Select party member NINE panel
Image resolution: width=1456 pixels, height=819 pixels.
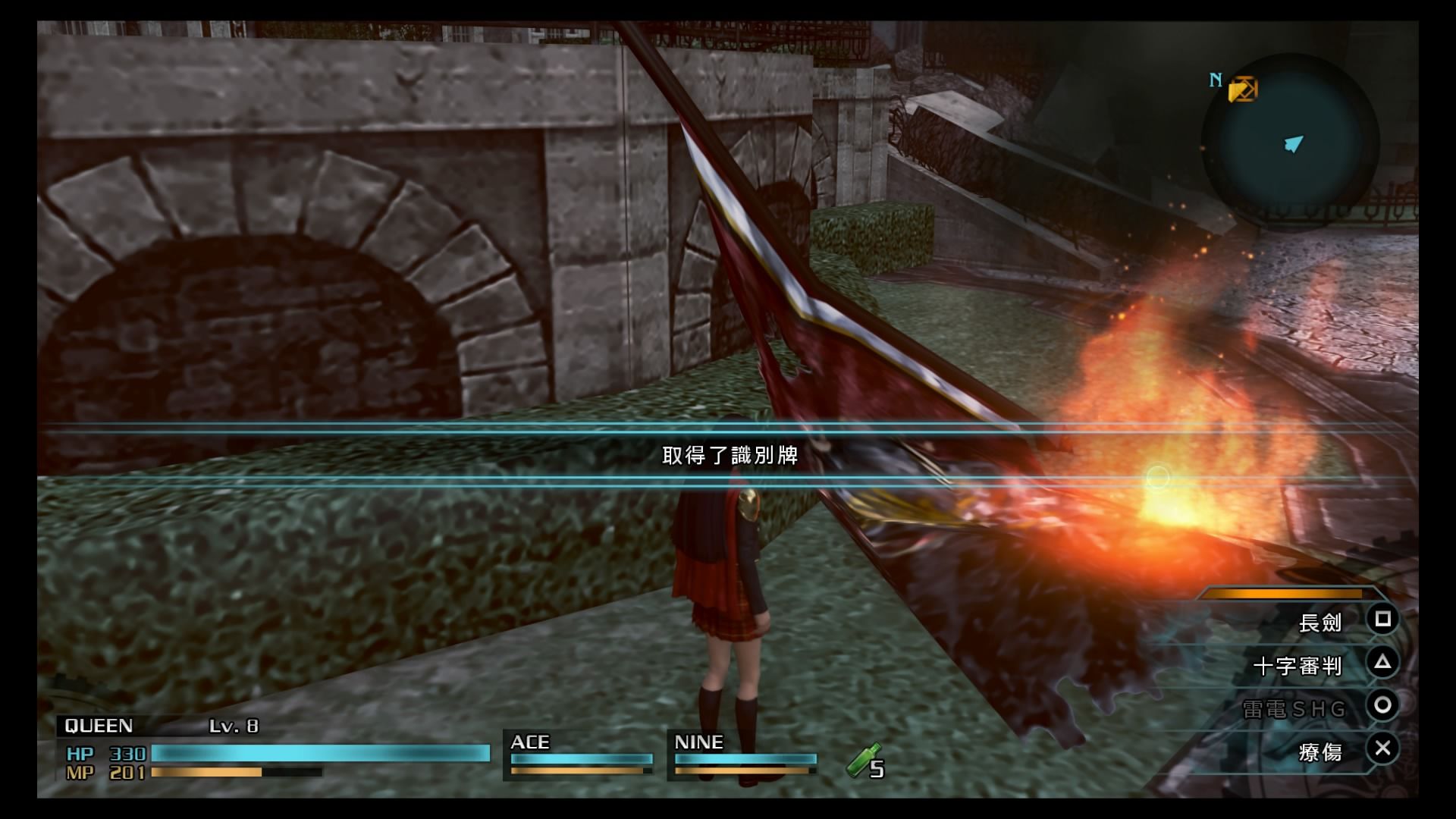(x=745, y=755)
